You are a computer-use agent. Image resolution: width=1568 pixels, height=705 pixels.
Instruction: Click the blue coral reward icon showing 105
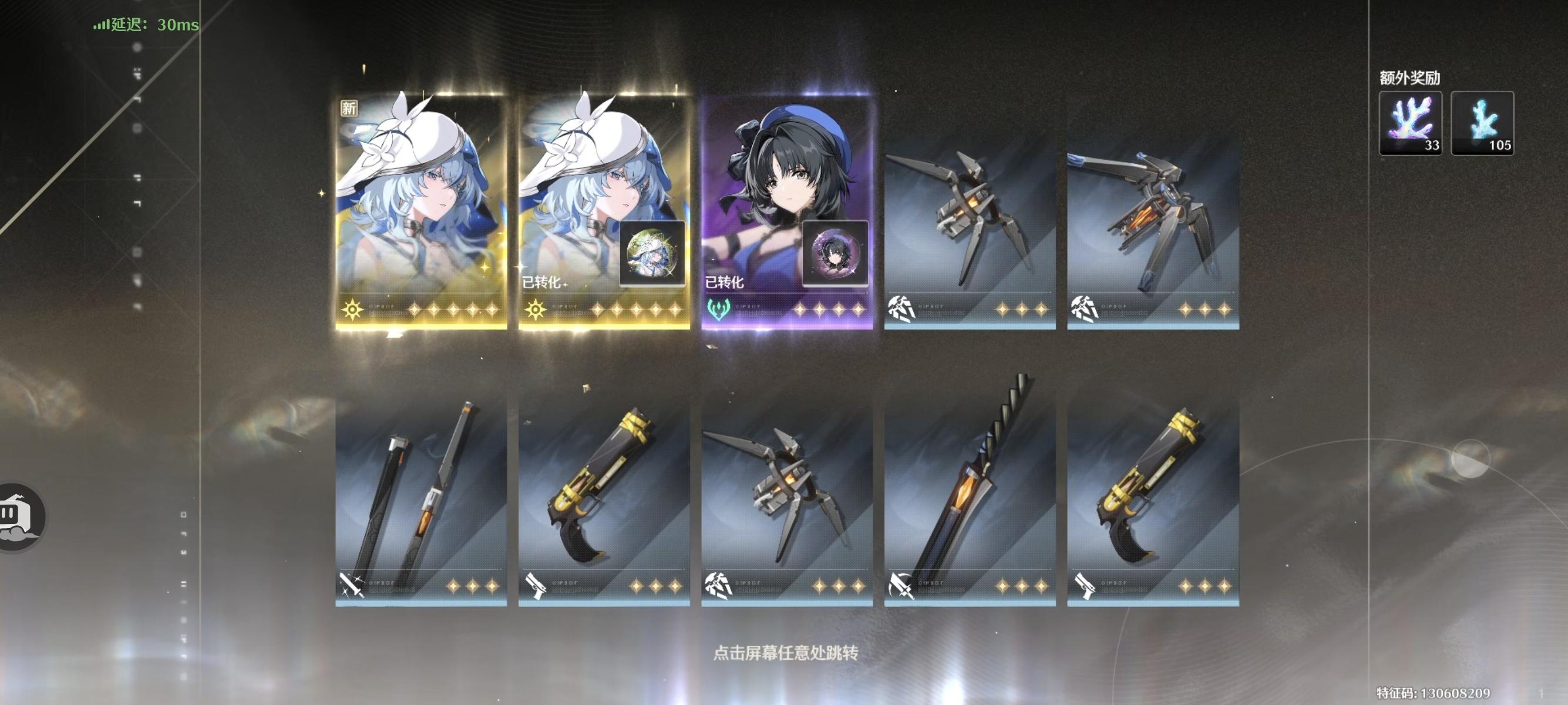pyautogui.click(x=1481, y=122)
